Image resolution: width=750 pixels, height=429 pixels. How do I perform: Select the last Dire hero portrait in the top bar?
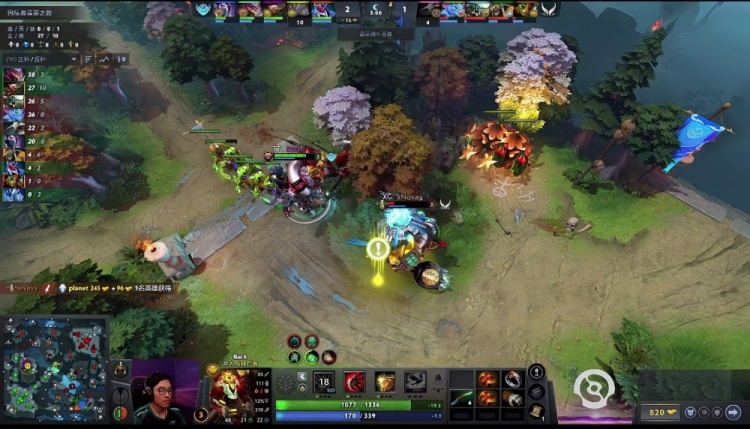click(x=524, y=9)
